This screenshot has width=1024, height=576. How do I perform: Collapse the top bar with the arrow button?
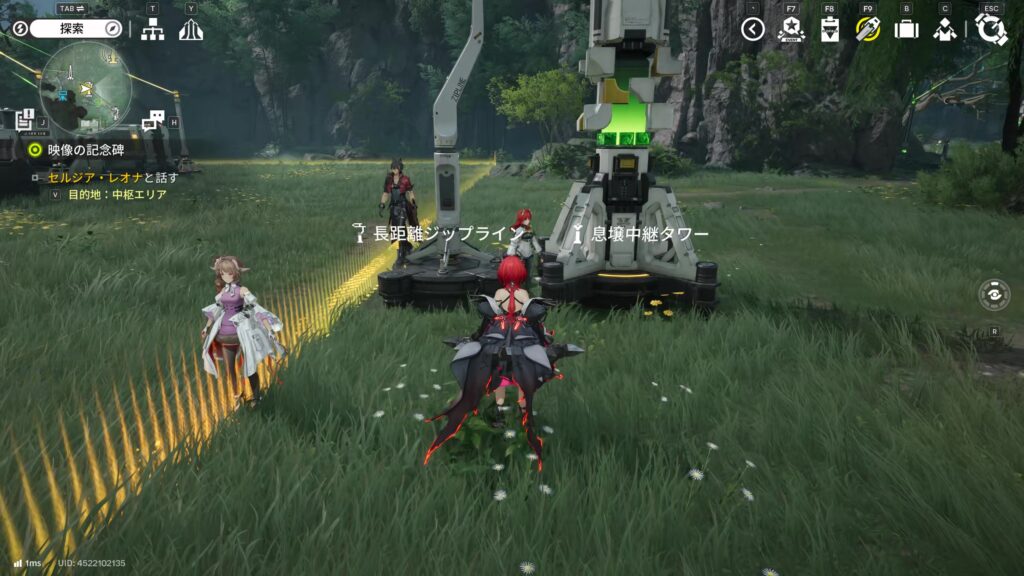753,30
